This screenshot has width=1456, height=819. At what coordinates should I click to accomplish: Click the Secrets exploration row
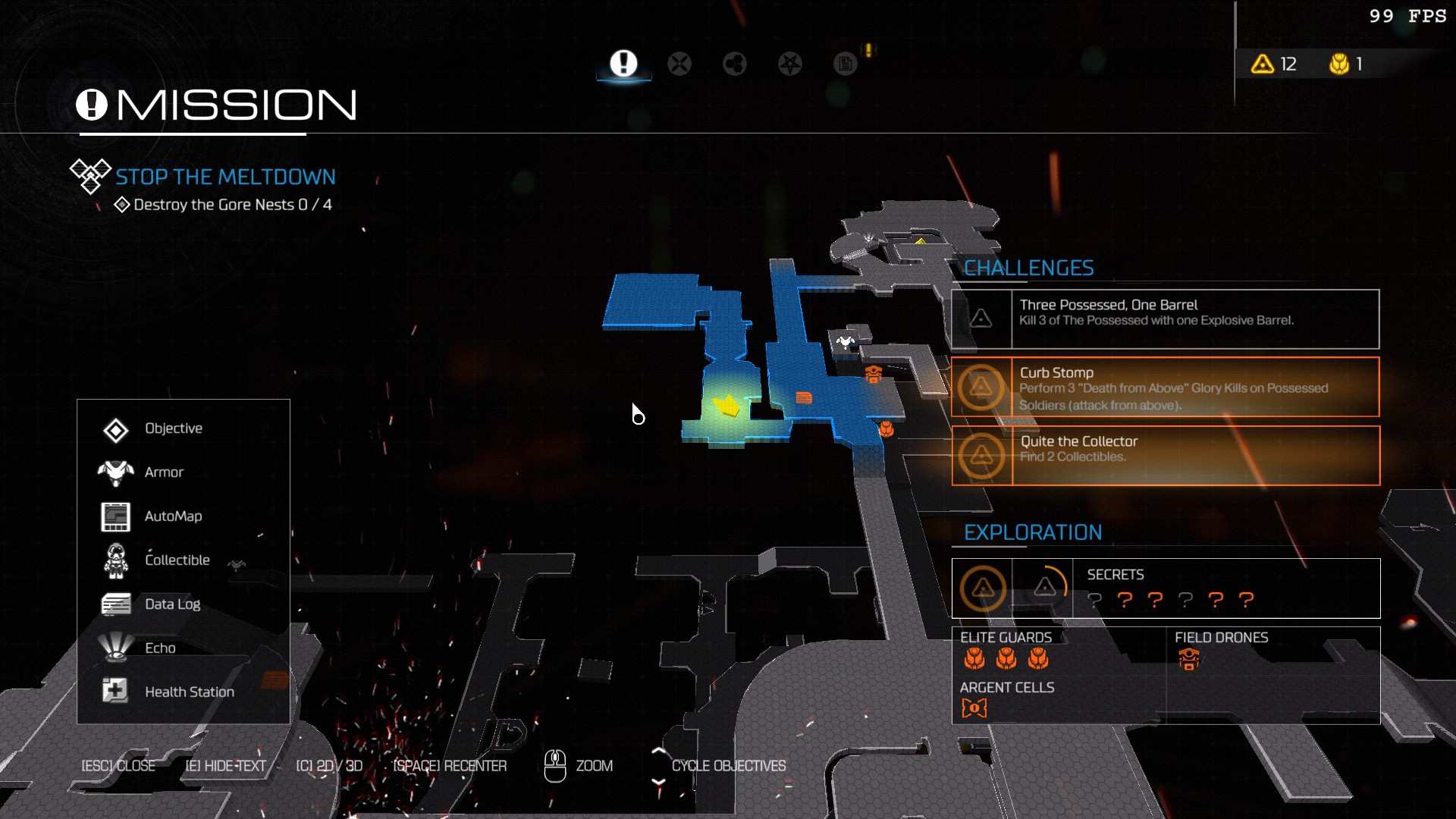(x=1165, y=588)
